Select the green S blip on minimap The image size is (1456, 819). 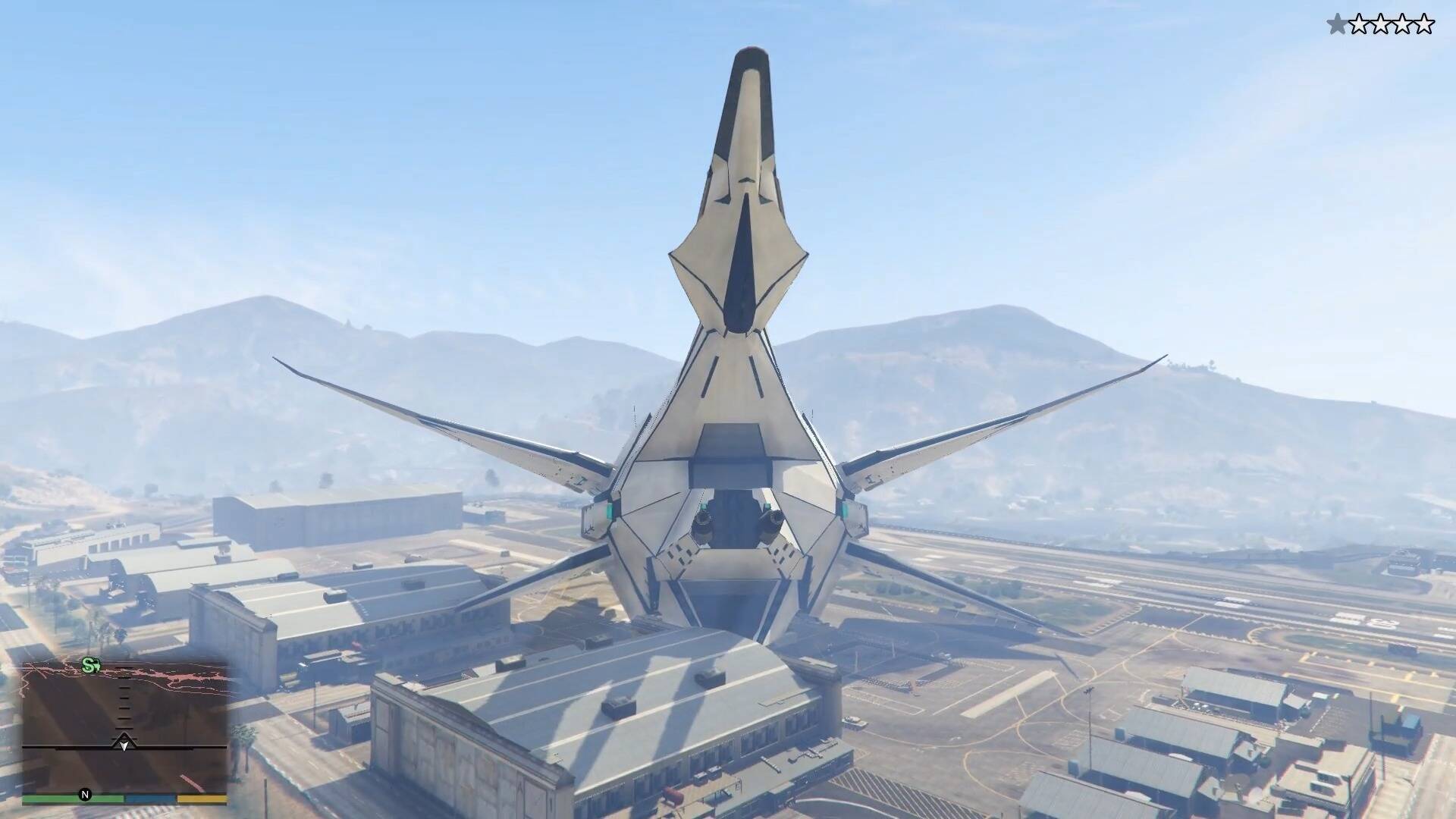click(91, 667)
